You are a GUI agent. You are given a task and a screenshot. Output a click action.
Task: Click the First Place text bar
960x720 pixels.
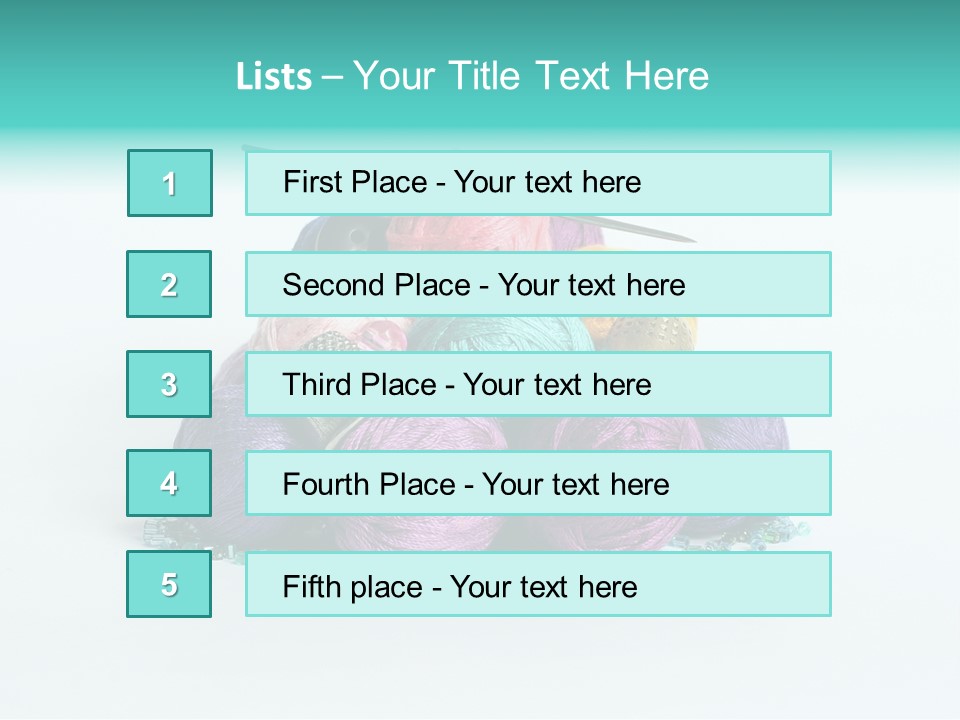(538, 183)
